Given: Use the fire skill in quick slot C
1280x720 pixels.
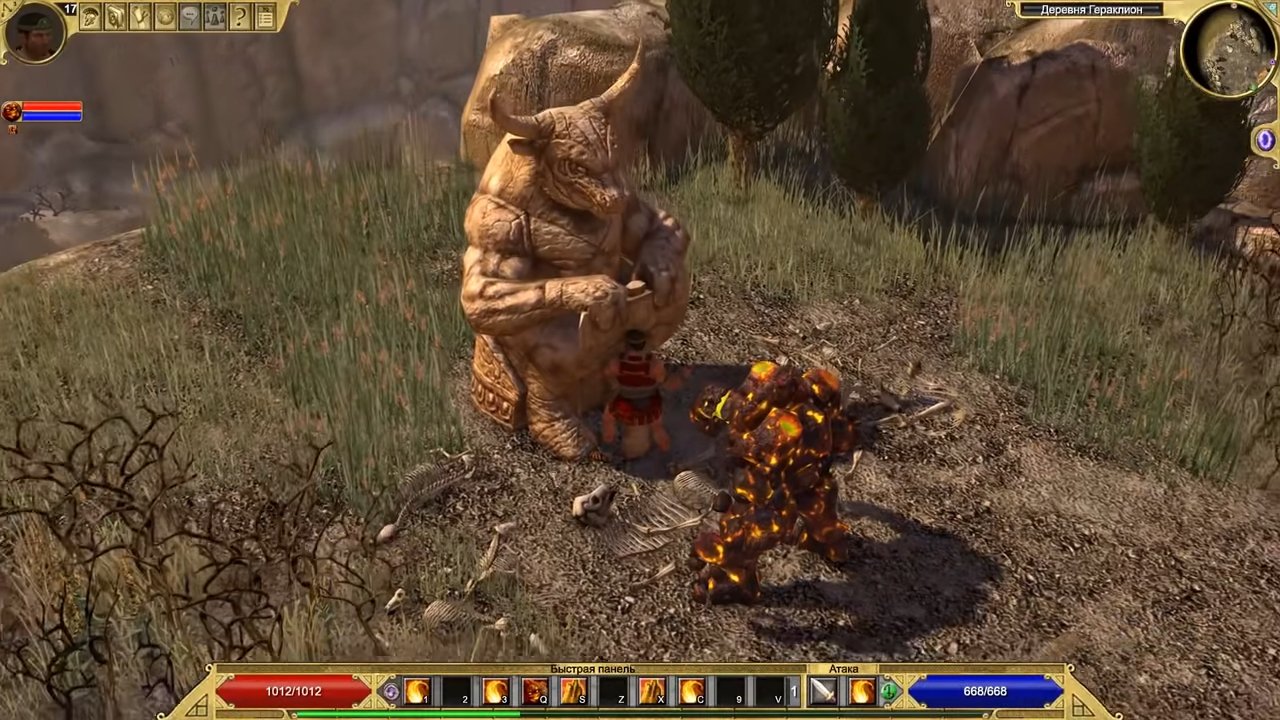Looking at the screenshot, I should [692, 691].
